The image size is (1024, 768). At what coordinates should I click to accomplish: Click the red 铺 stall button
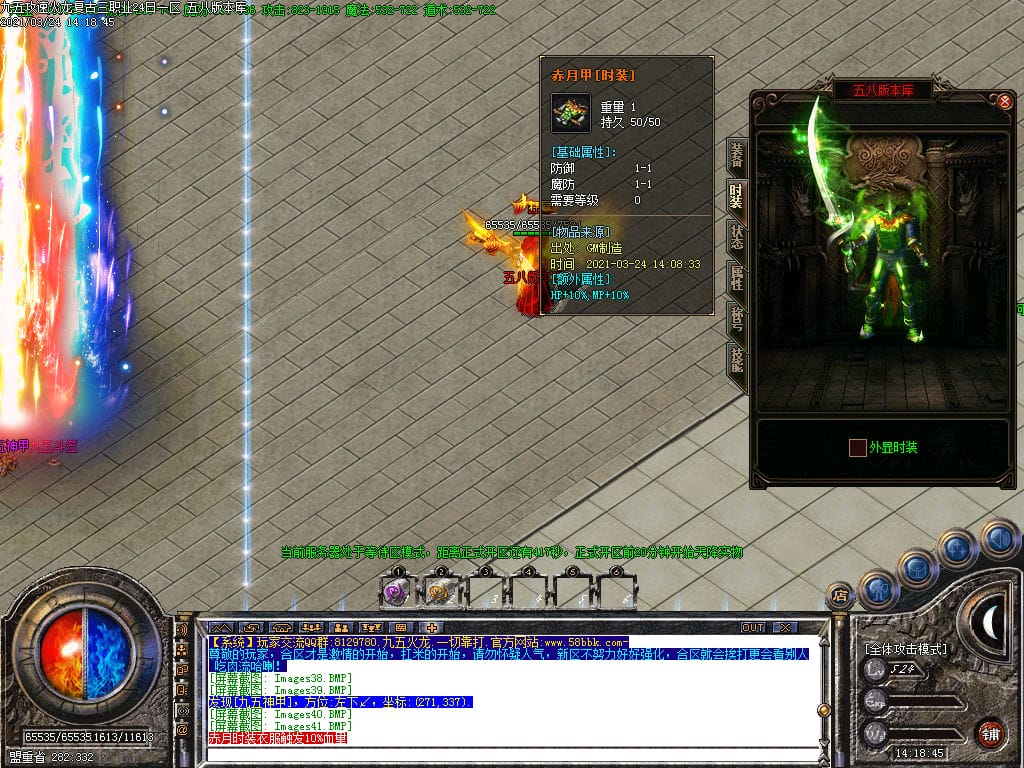pos(990,731)
